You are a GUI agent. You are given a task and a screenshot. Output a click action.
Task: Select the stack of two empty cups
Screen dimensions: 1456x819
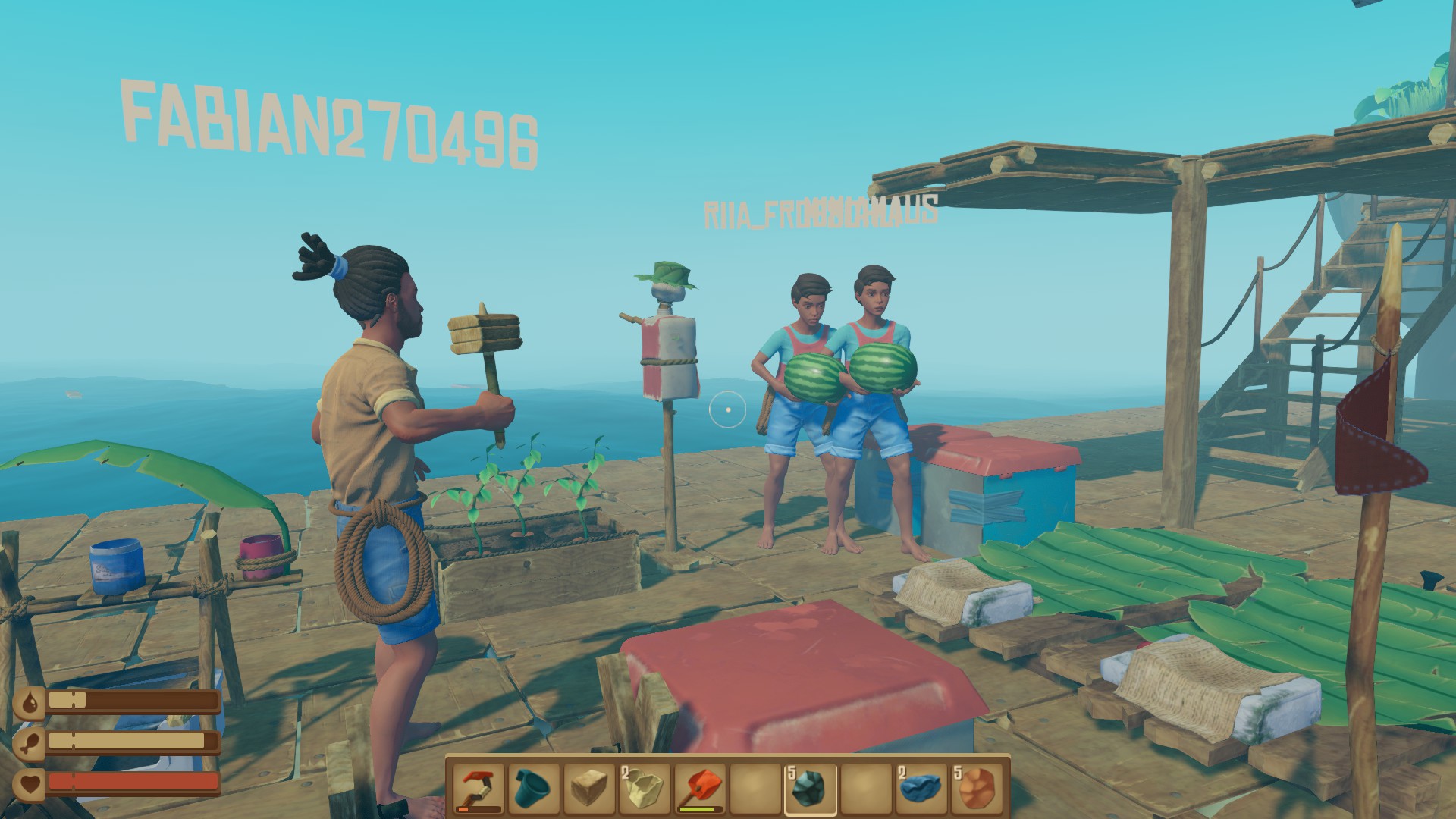coord(645,789)
